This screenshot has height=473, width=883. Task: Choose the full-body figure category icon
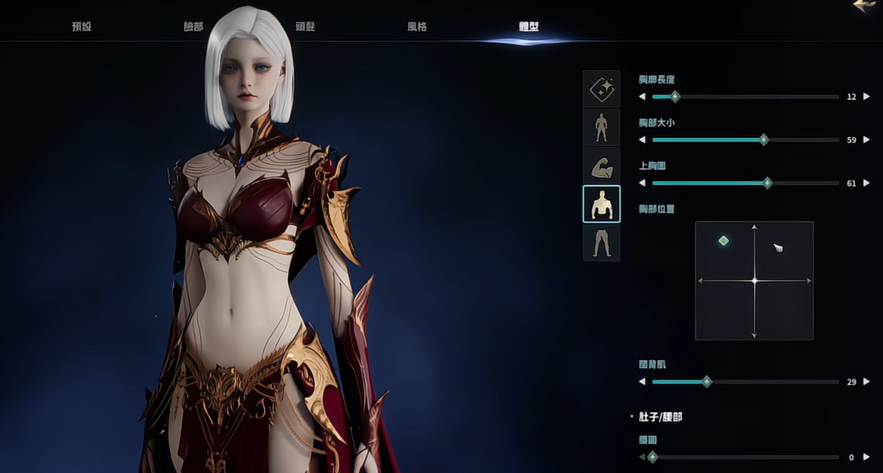pos(601,127)
